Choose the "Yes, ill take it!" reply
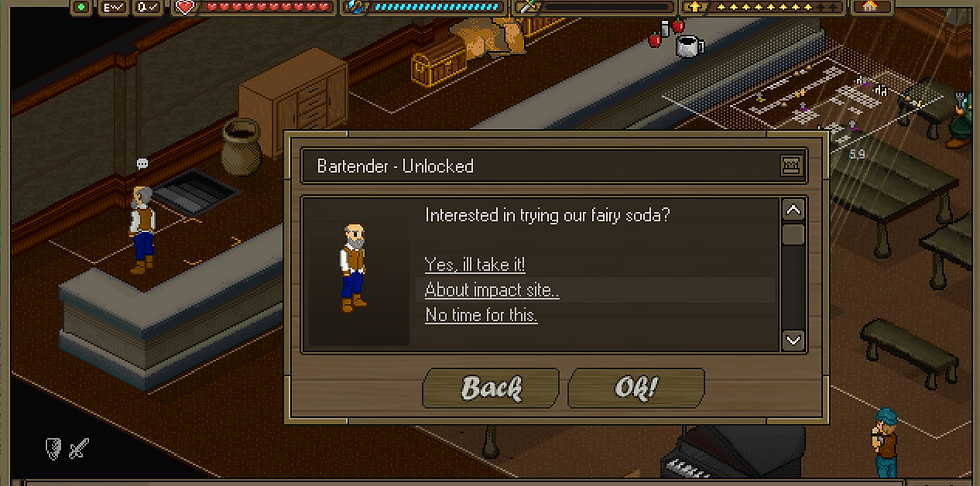 [x=475, y=265]
